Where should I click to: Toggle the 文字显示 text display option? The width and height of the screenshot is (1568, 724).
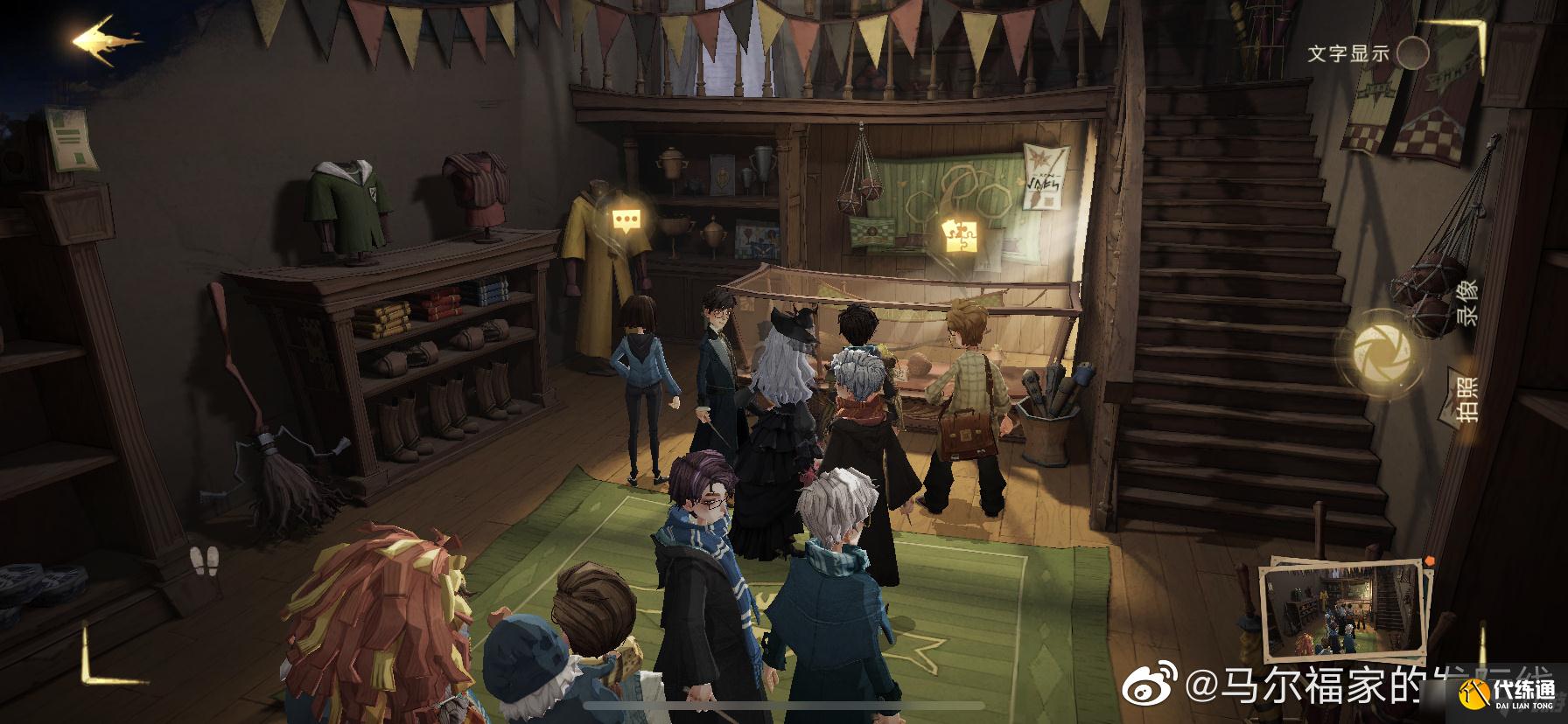click(x=1412, y=53)
